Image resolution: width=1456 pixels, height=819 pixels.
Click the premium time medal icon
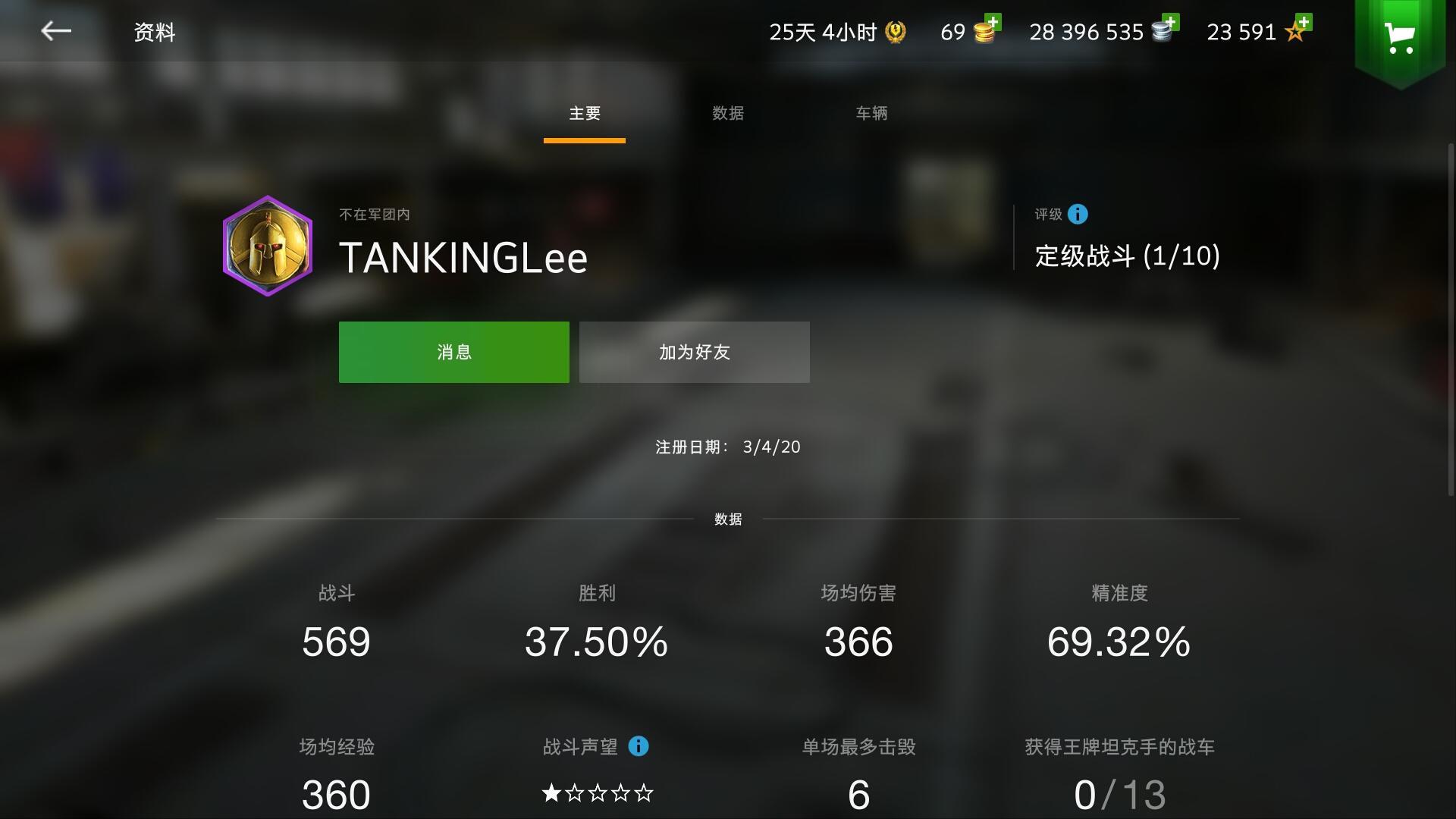895,32
